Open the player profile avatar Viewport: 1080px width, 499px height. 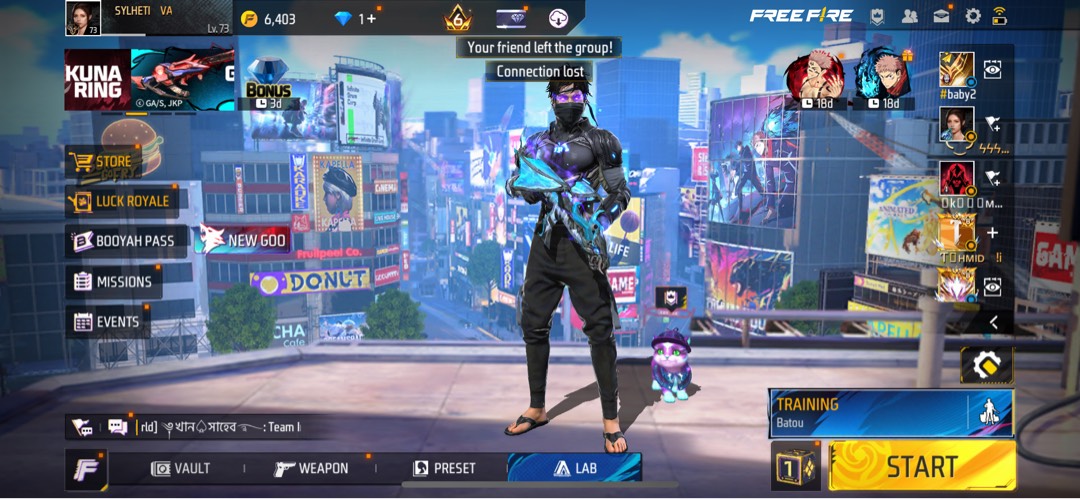coord(82,18)
